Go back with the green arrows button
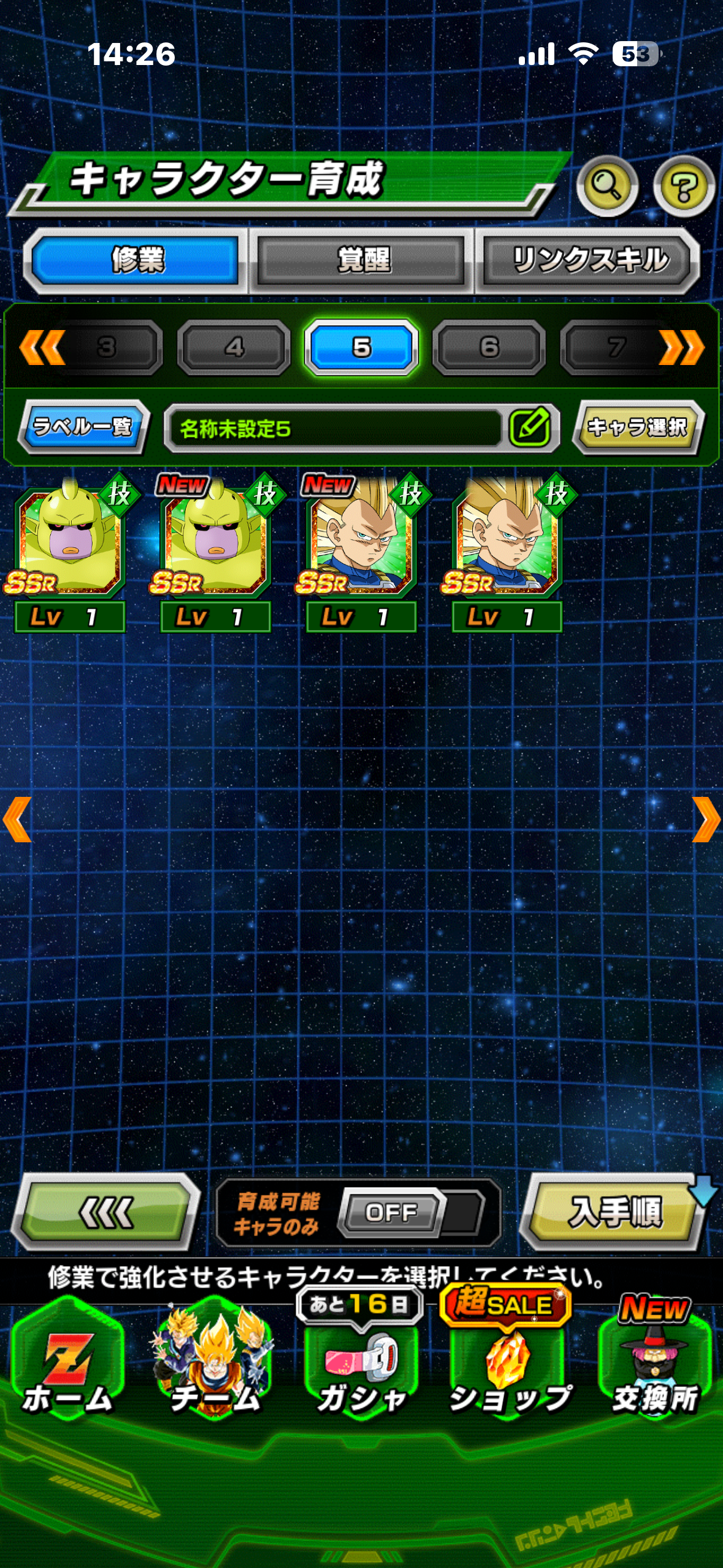The height and width of the screenshot is (1568, 723). [107, 1212]
